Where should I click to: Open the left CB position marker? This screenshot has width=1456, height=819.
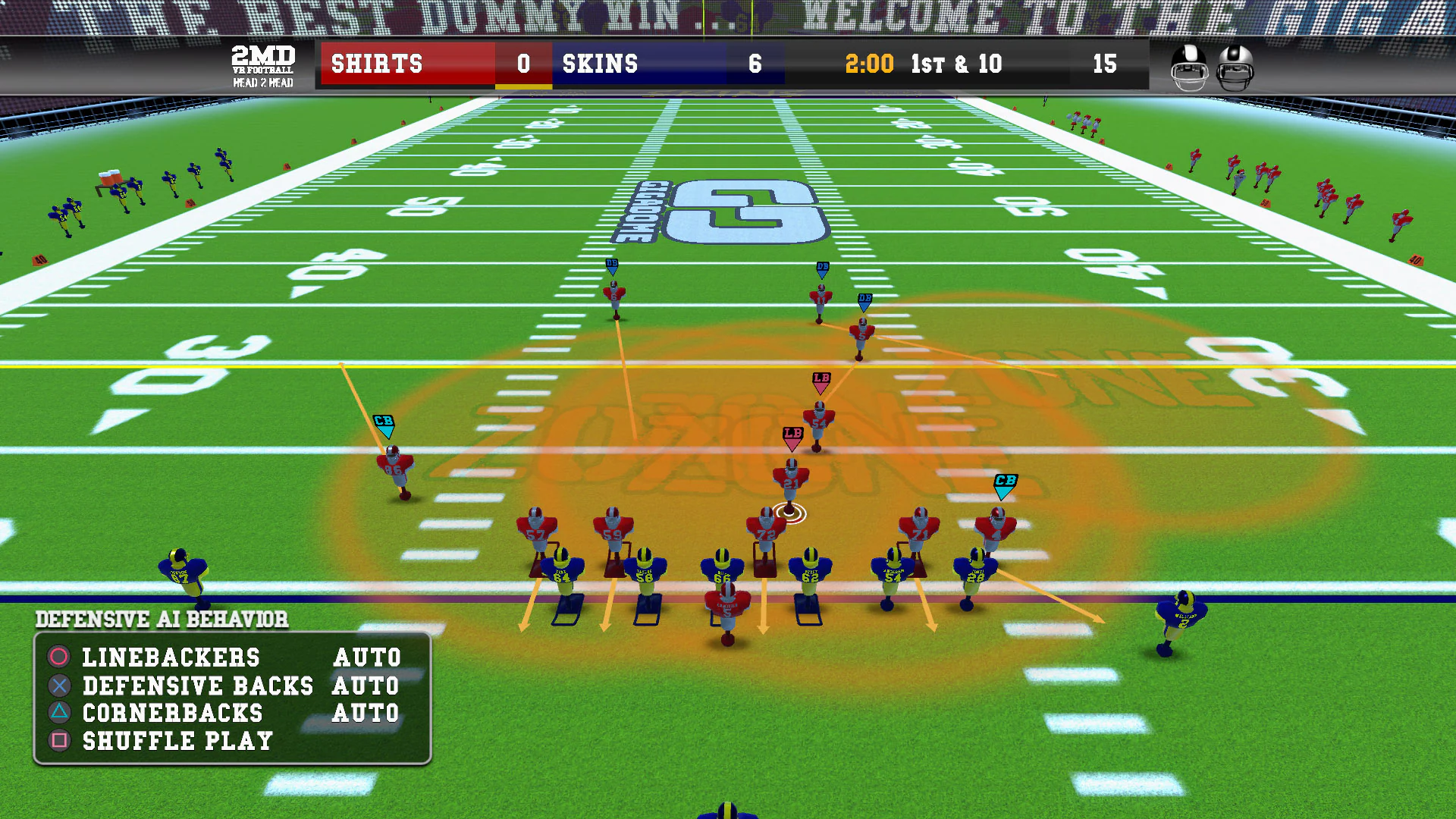[x=384, y=425]
